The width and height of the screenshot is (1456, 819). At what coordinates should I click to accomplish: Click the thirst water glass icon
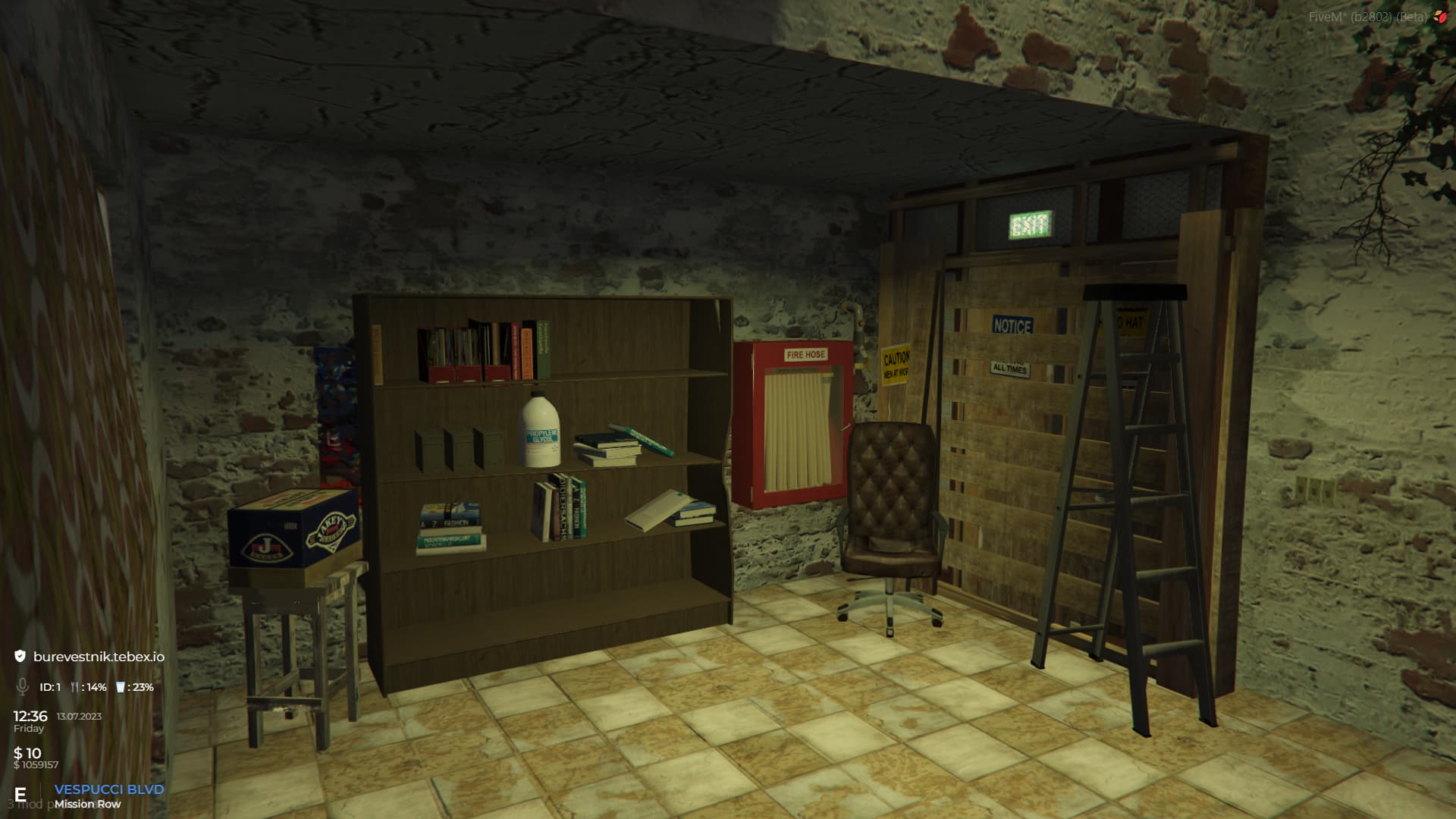point(121,687)
